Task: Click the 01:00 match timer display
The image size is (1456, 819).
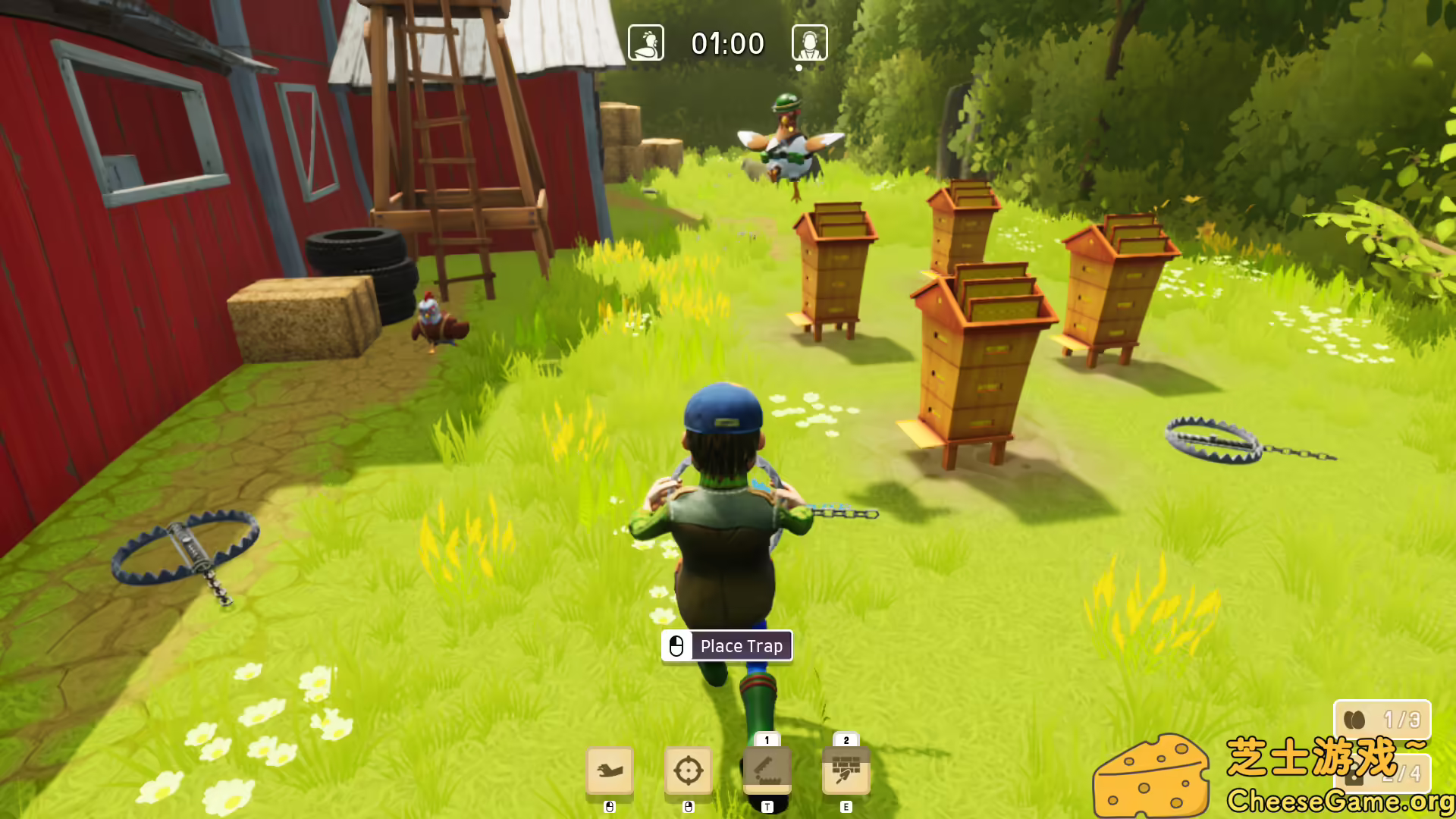Action: click(728, 43)
